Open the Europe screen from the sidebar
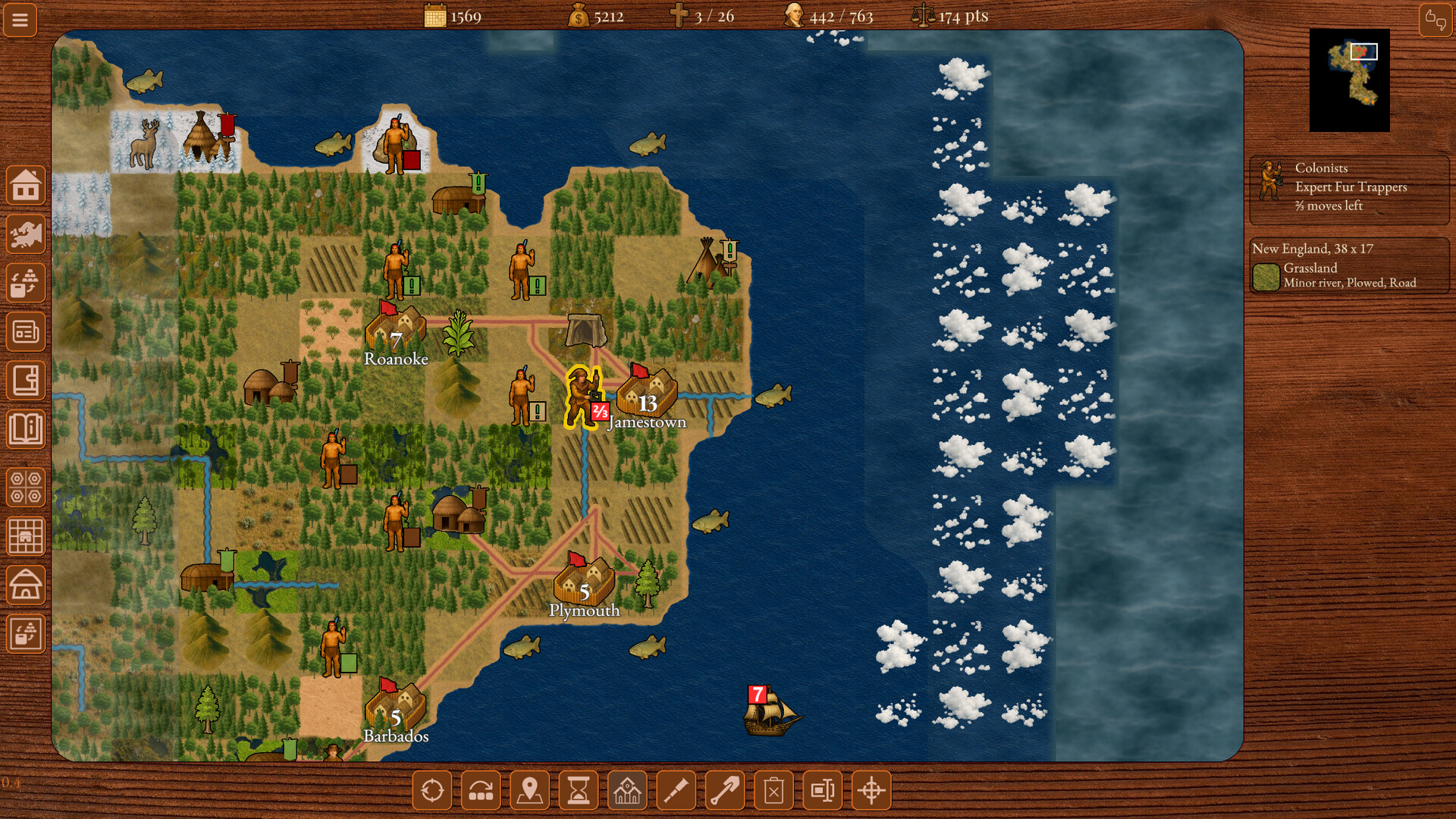 [27, 233]
